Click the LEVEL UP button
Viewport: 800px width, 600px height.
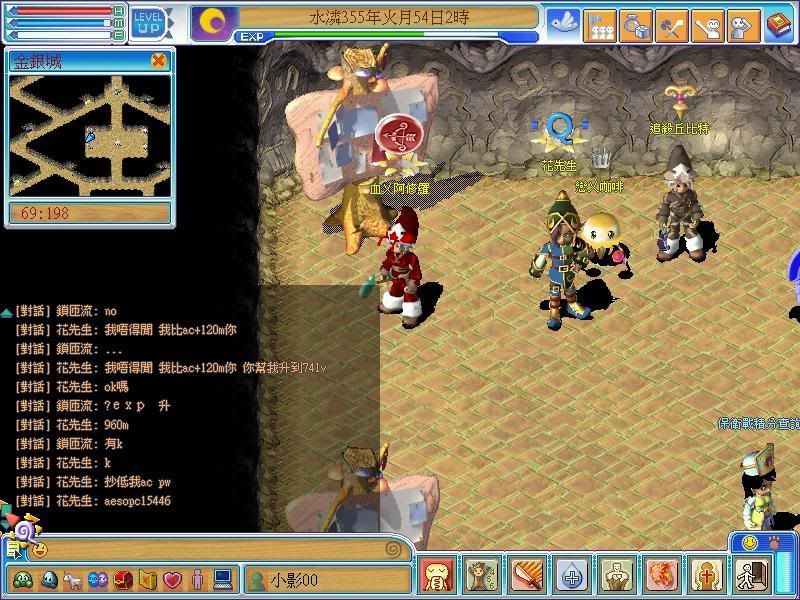(x=149, y=20)
